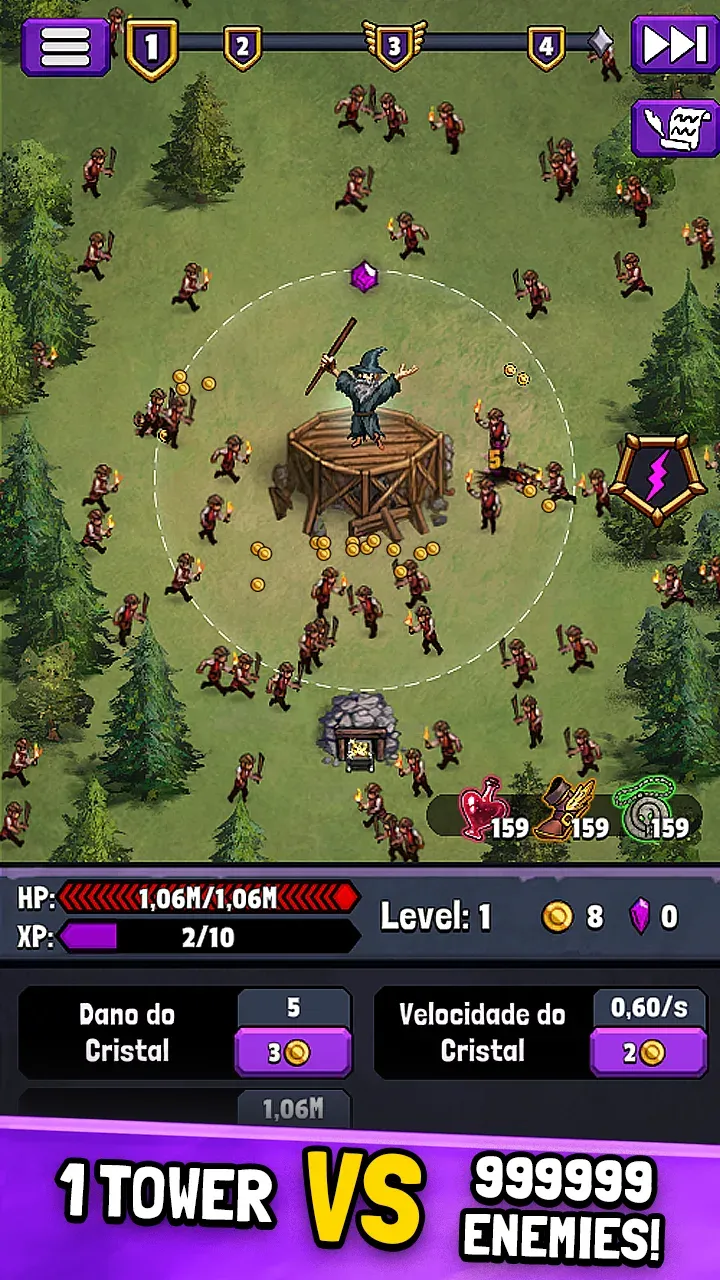Activate the lightning bolt ability
Viewport: 720px width, 1280px height.
point(650,479)
